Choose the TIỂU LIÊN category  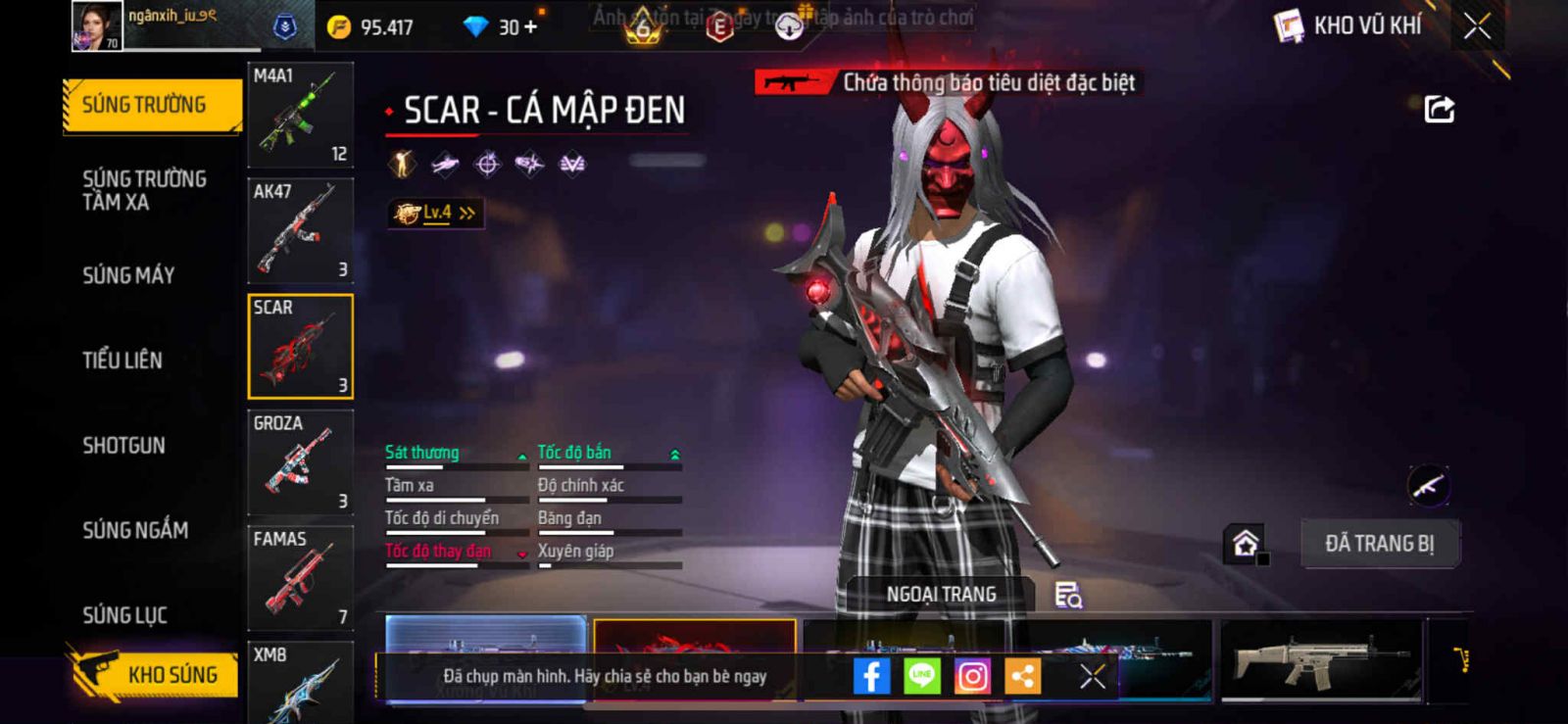click(122, 360)
